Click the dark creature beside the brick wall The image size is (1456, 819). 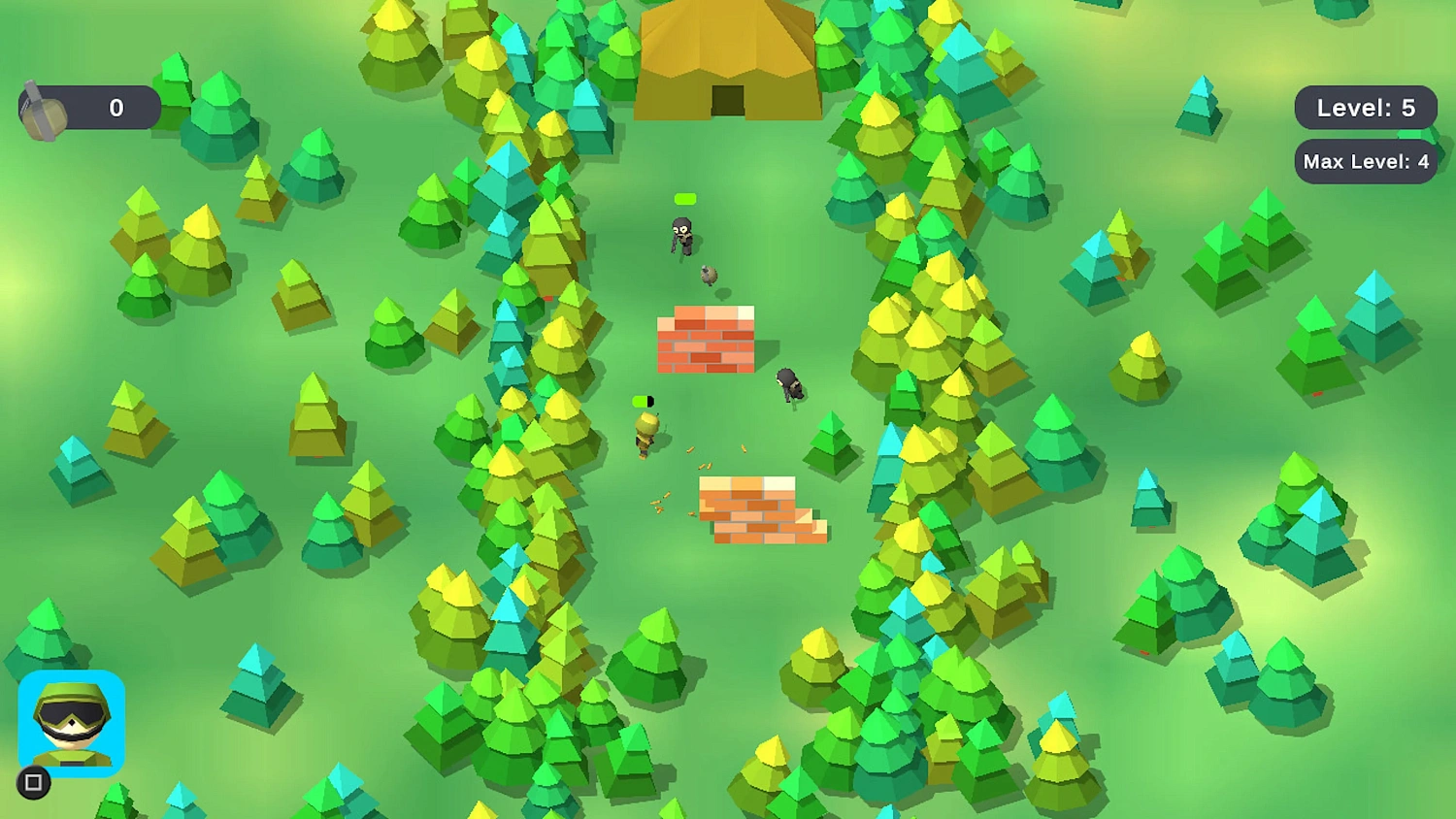pyautogui.click(x=788, y=384)
